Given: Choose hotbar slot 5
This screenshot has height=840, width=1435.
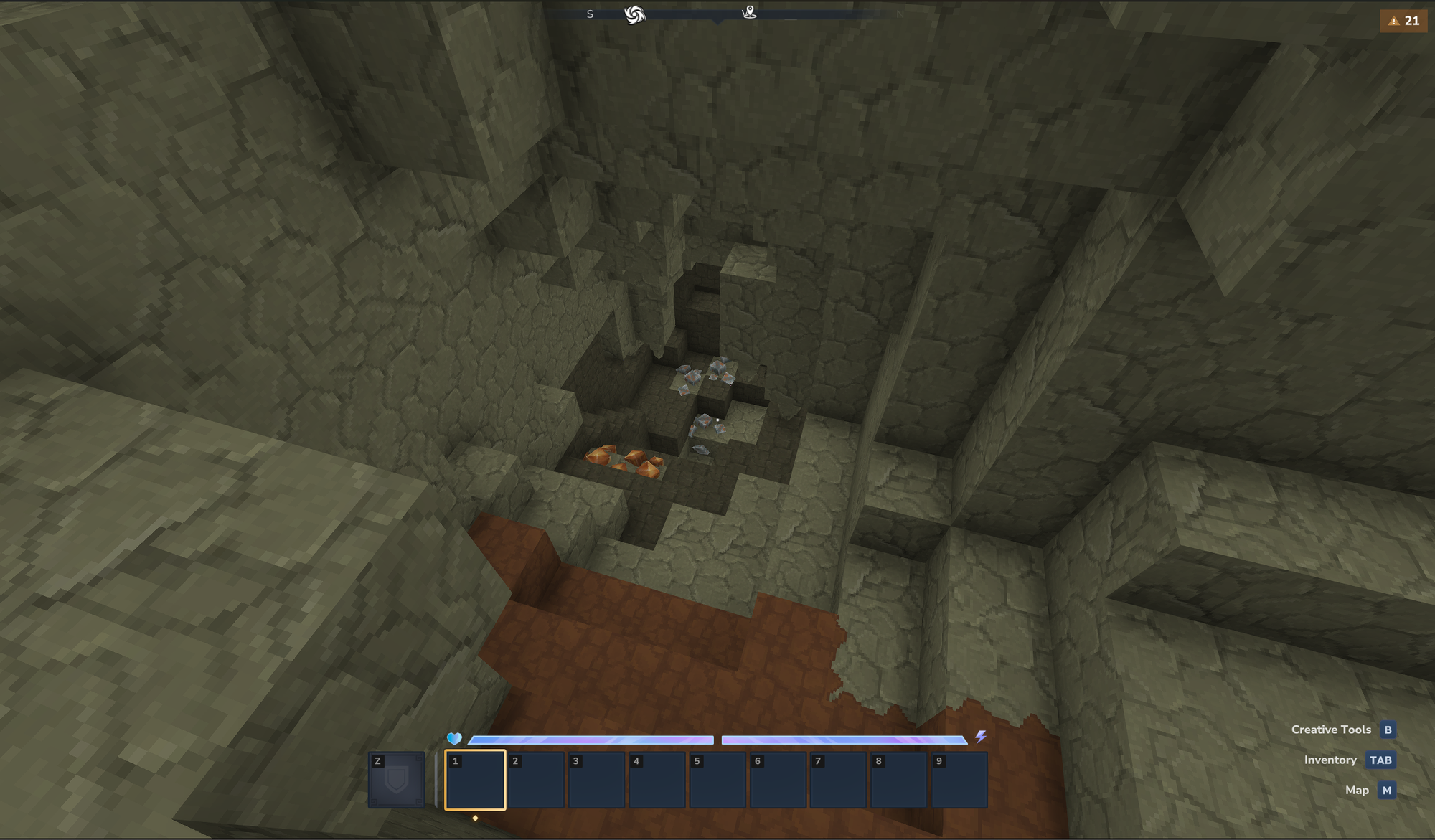Looking at the screenshot, I should pos(717,780).
